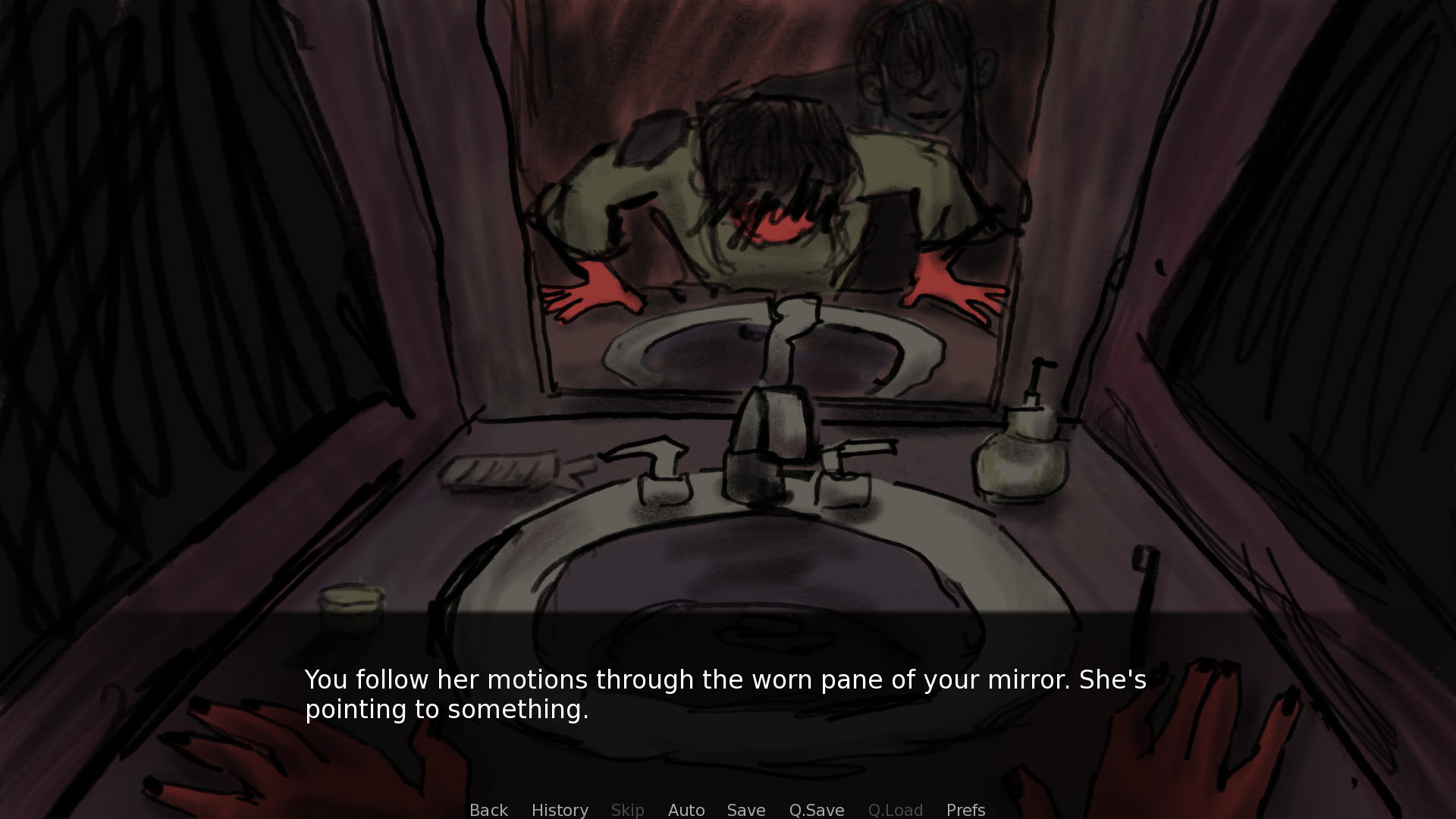Screen dimensions: 1456x819
Task: Click Q.Save to quick save
Action: [817, 810]
